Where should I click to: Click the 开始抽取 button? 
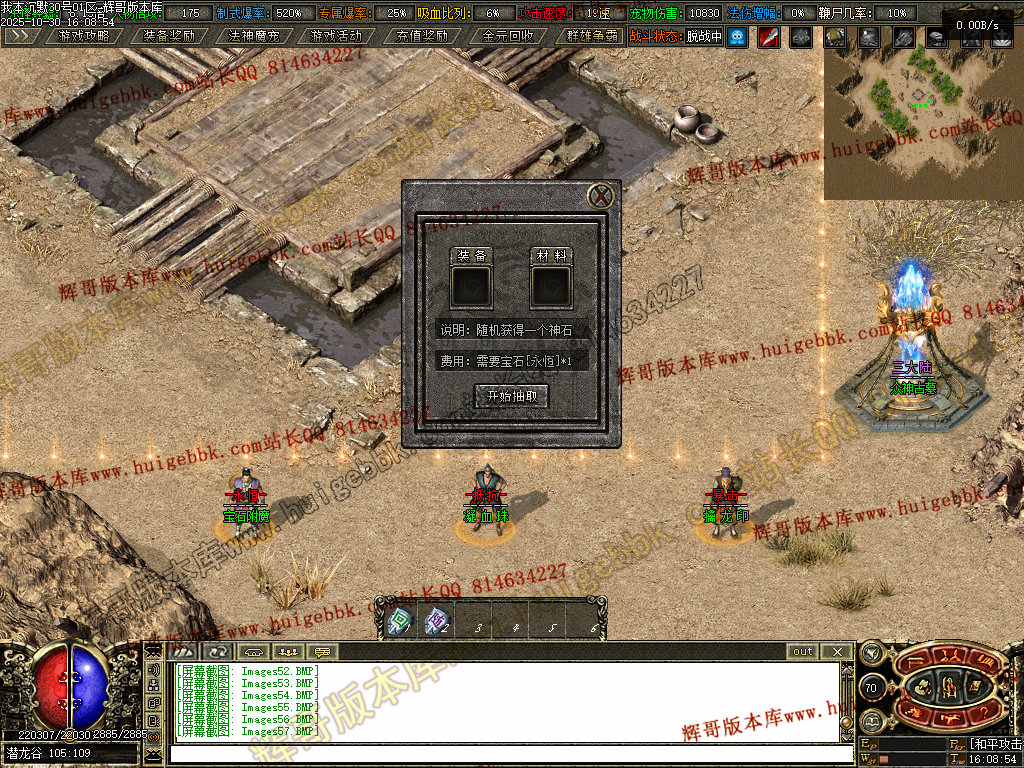tap(511, 396)
